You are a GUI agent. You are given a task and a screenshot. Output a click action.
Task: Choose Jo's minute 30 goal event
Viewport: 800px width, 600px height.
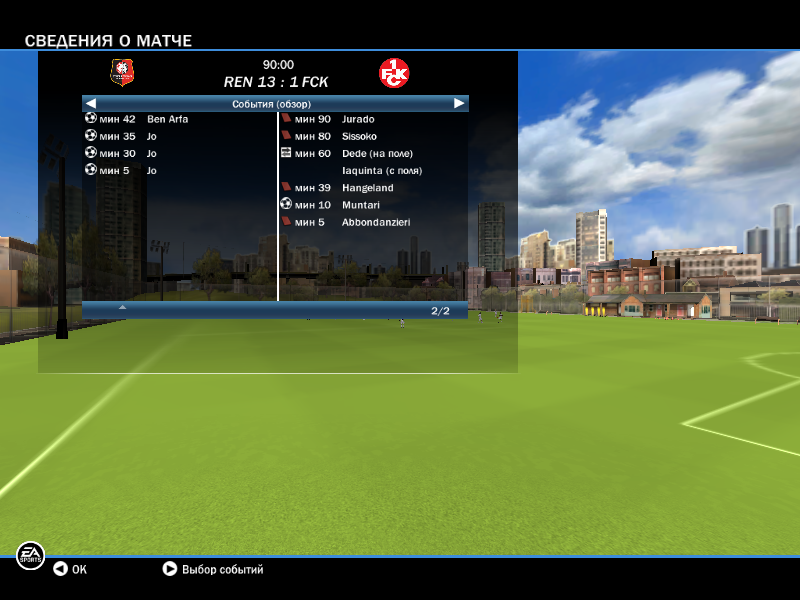150,153
